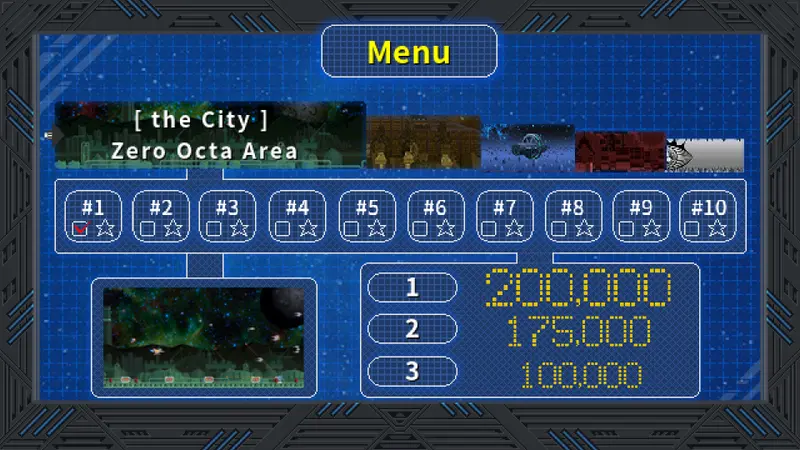800x450 pixels.
Task: Pick stage #3 tile
Action: point(228,217)
